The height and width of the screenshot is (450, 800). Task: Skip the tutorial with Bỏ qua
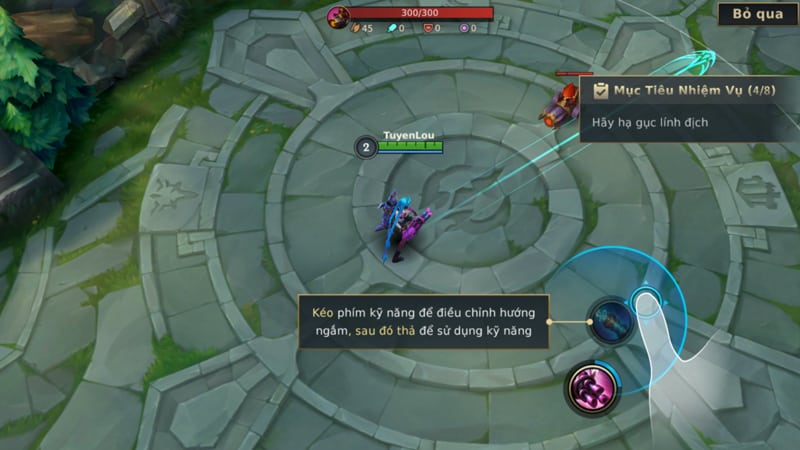pyautogui.click(x=756, y=15)
